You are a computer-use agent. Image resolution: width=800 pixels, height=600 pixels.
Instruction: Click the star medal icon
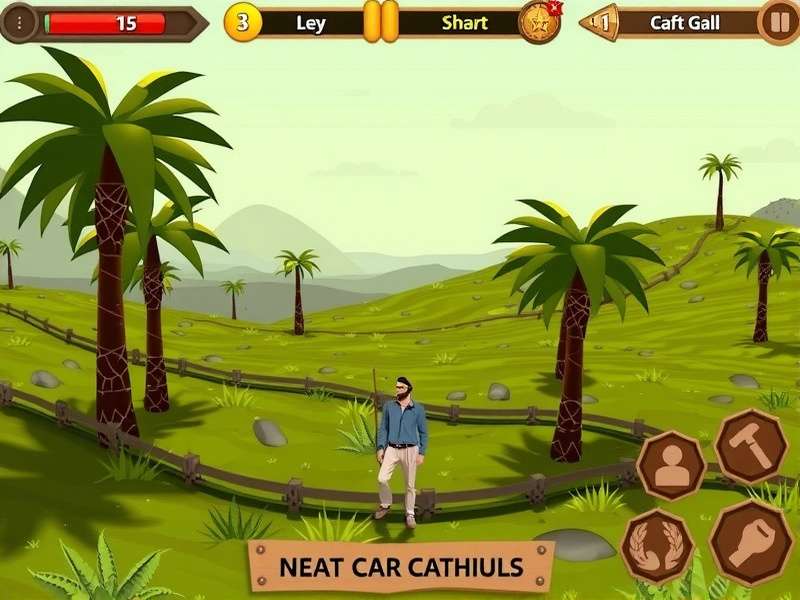click(538, 22)
